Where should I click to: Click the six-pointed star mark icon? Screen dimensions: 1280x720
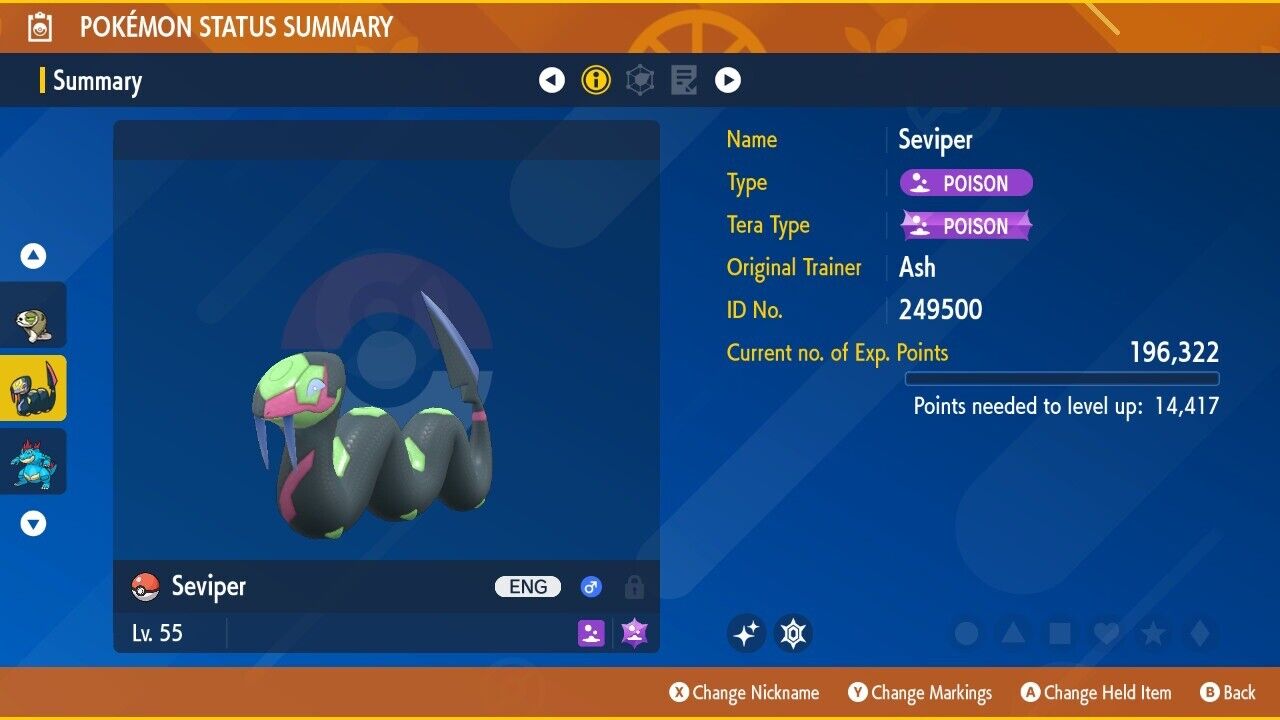click(x=793, y=633)
